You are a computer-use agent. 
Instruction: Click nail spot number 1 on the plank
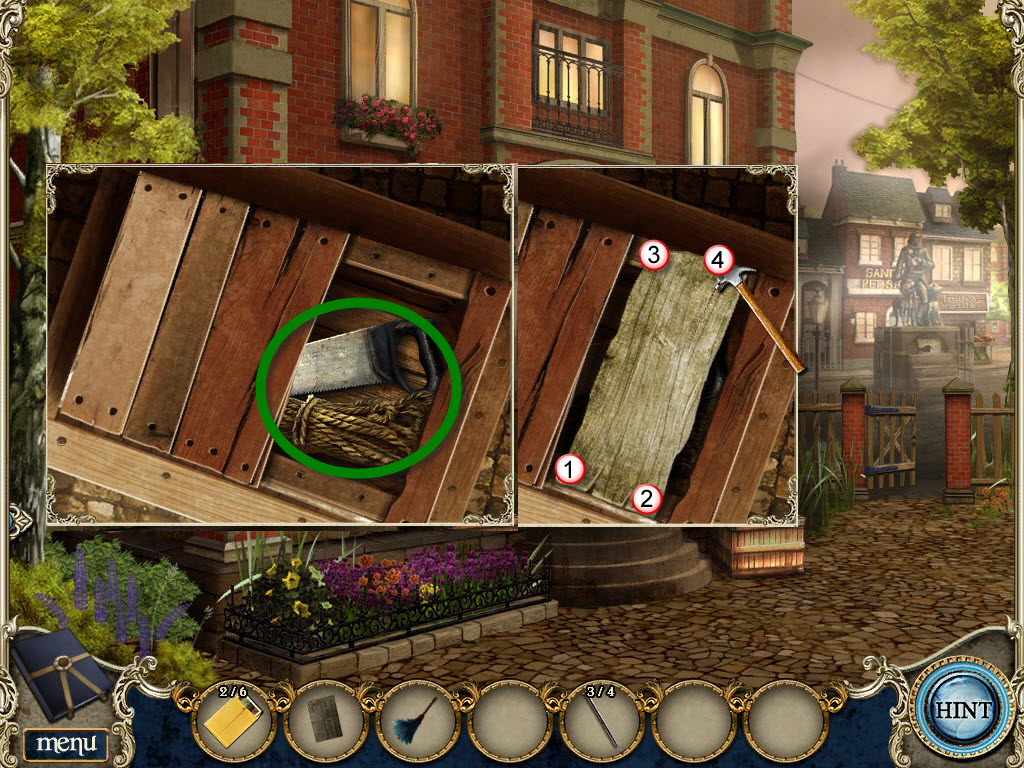570,467
